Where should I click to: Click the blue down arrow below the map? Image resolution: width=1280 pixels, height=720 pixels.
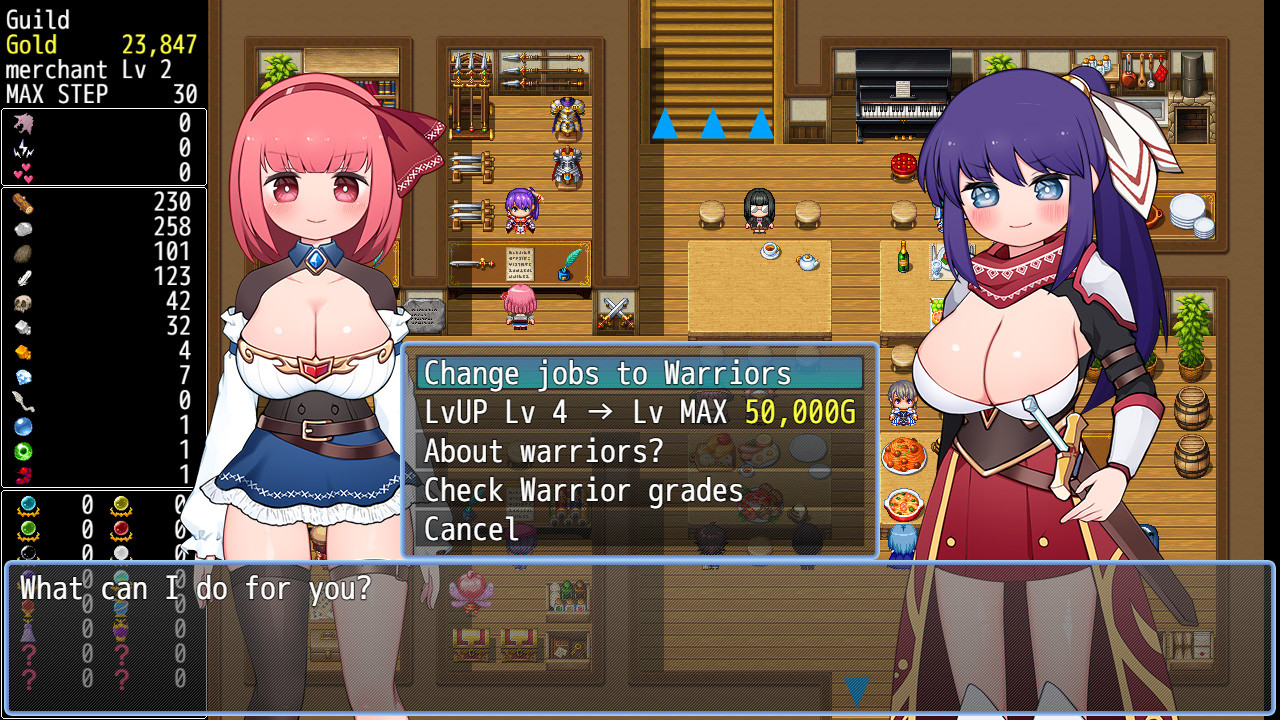[856, 688]
